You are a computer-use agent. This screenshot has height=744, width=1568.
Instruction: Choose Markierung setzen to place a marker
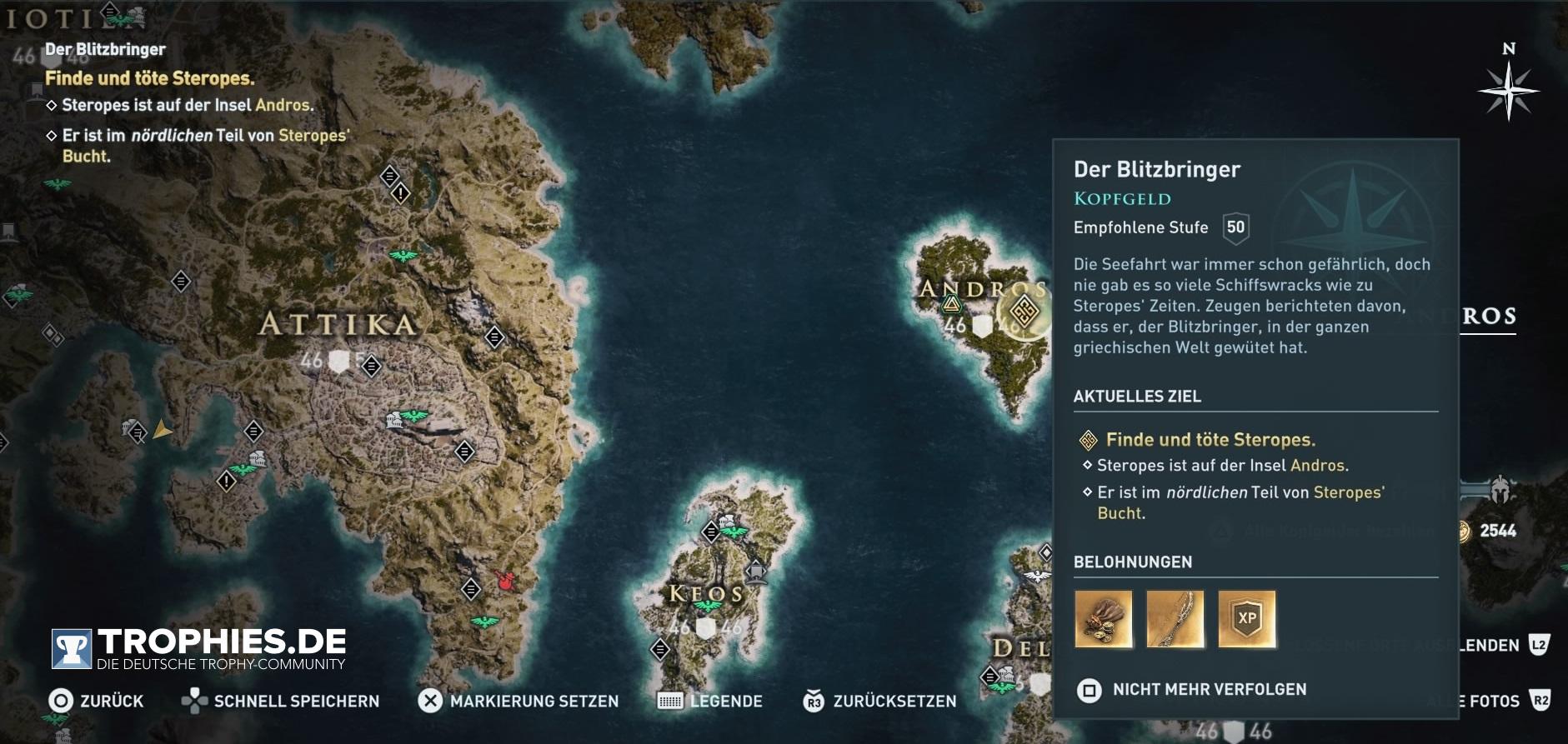point(518,702)
